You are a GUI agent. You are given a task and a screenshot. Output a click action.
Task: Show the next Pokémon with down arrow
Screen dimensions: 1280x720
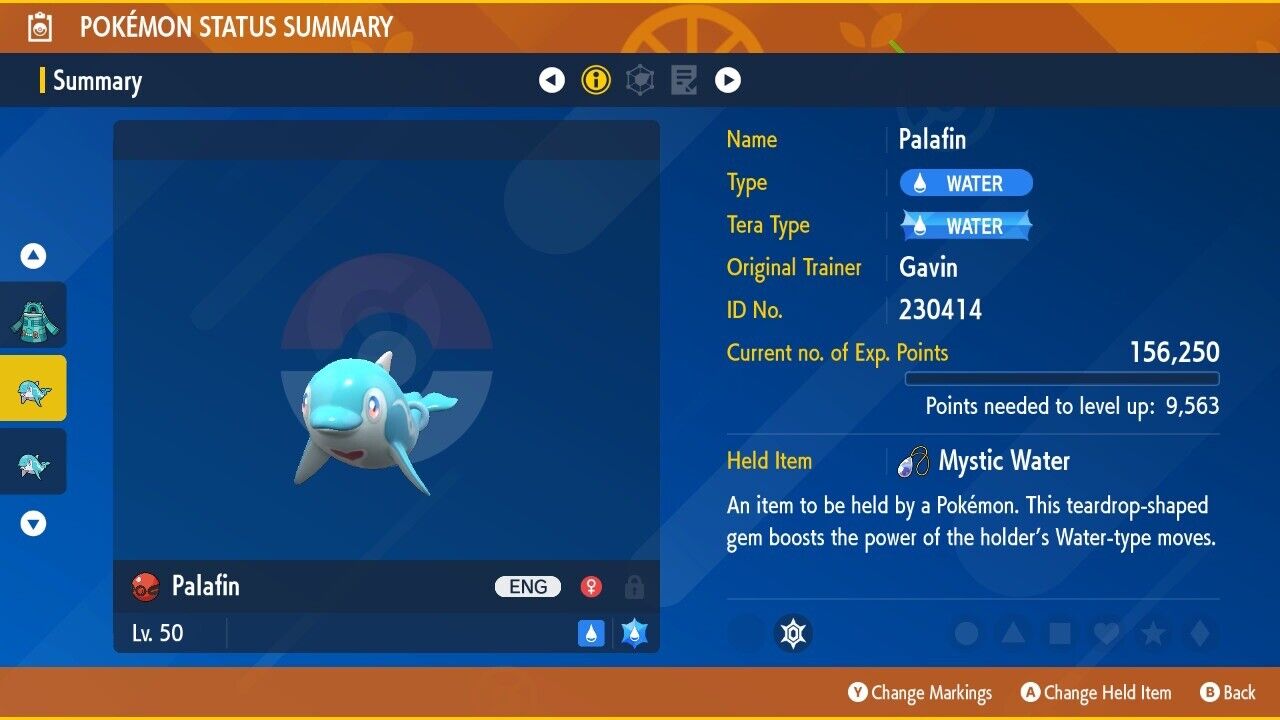[34, 523]
